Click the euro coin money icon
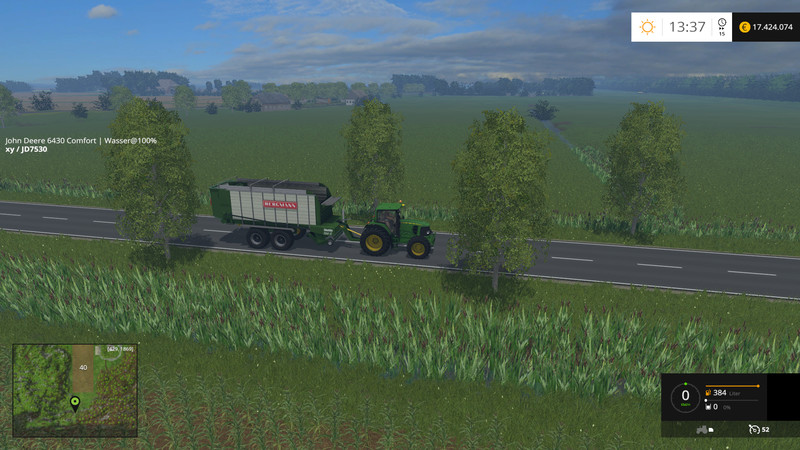800x450 pixels. pos(744,27)
